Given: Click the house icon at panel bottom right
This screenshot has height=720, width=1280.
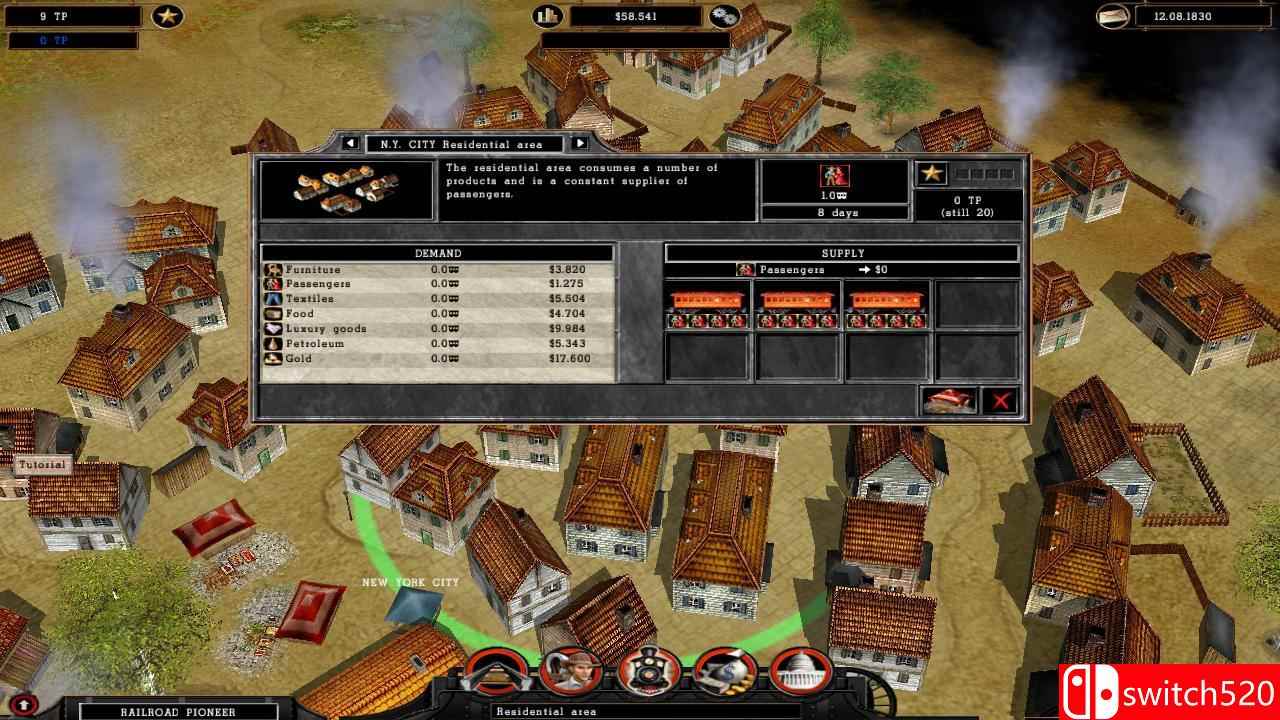Looking at the screenshot, I should click(948, 400).
